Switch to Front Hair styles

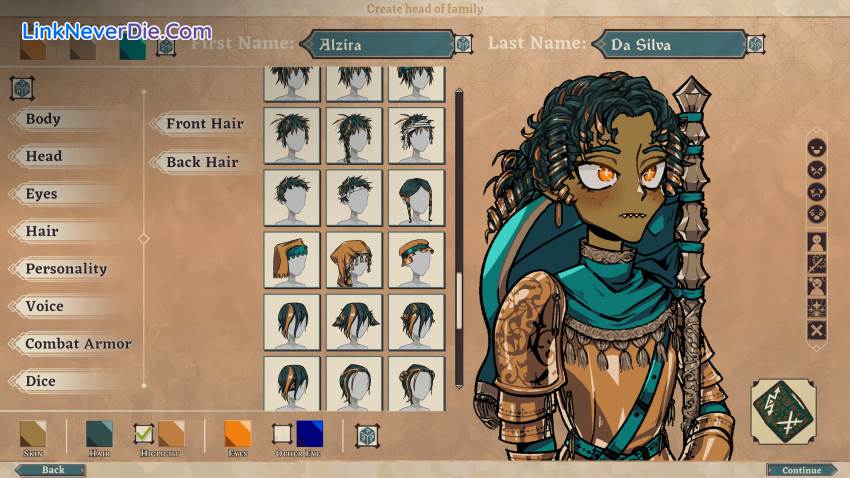pyautogui.click(x=204, y=124)
